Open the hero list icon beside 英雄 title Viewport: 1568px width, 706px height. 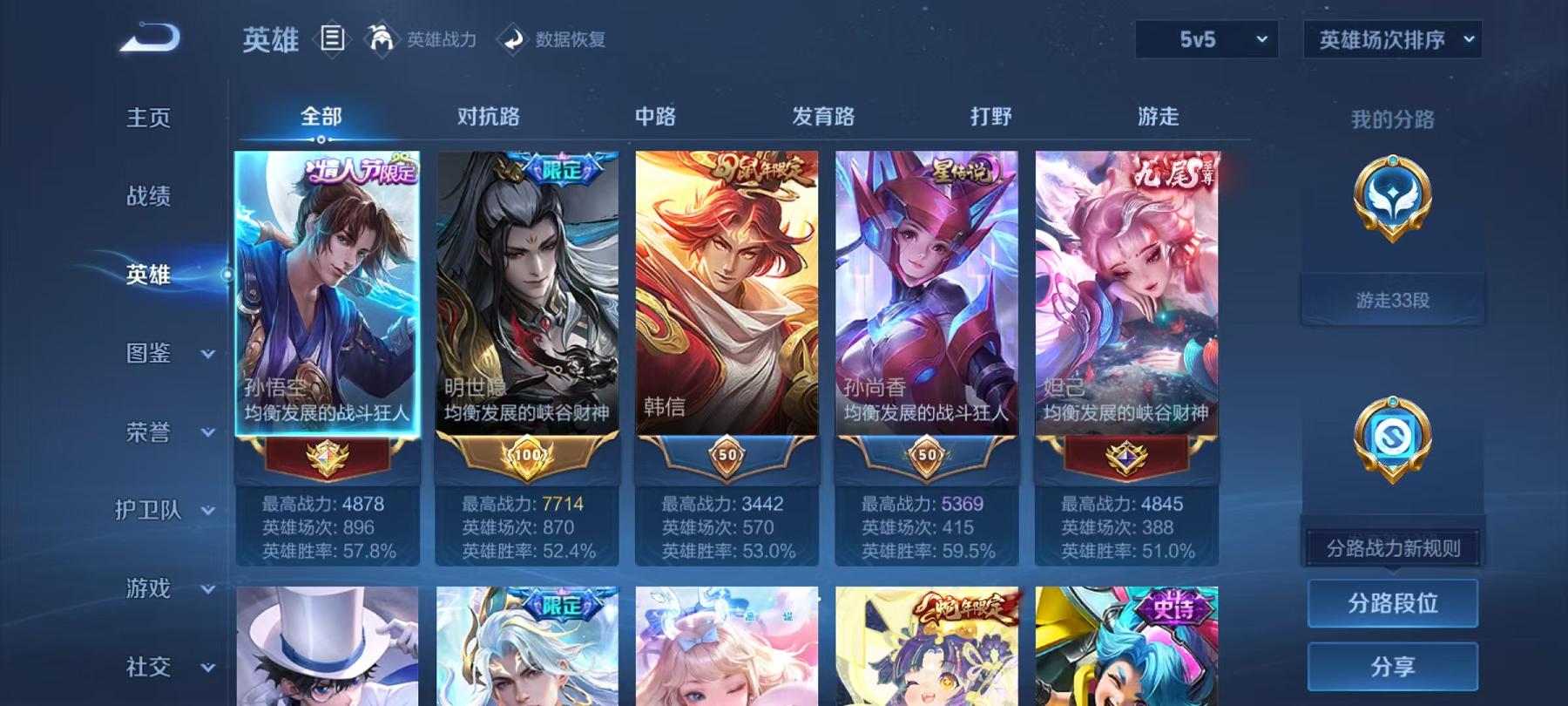(x=331, y=39)
